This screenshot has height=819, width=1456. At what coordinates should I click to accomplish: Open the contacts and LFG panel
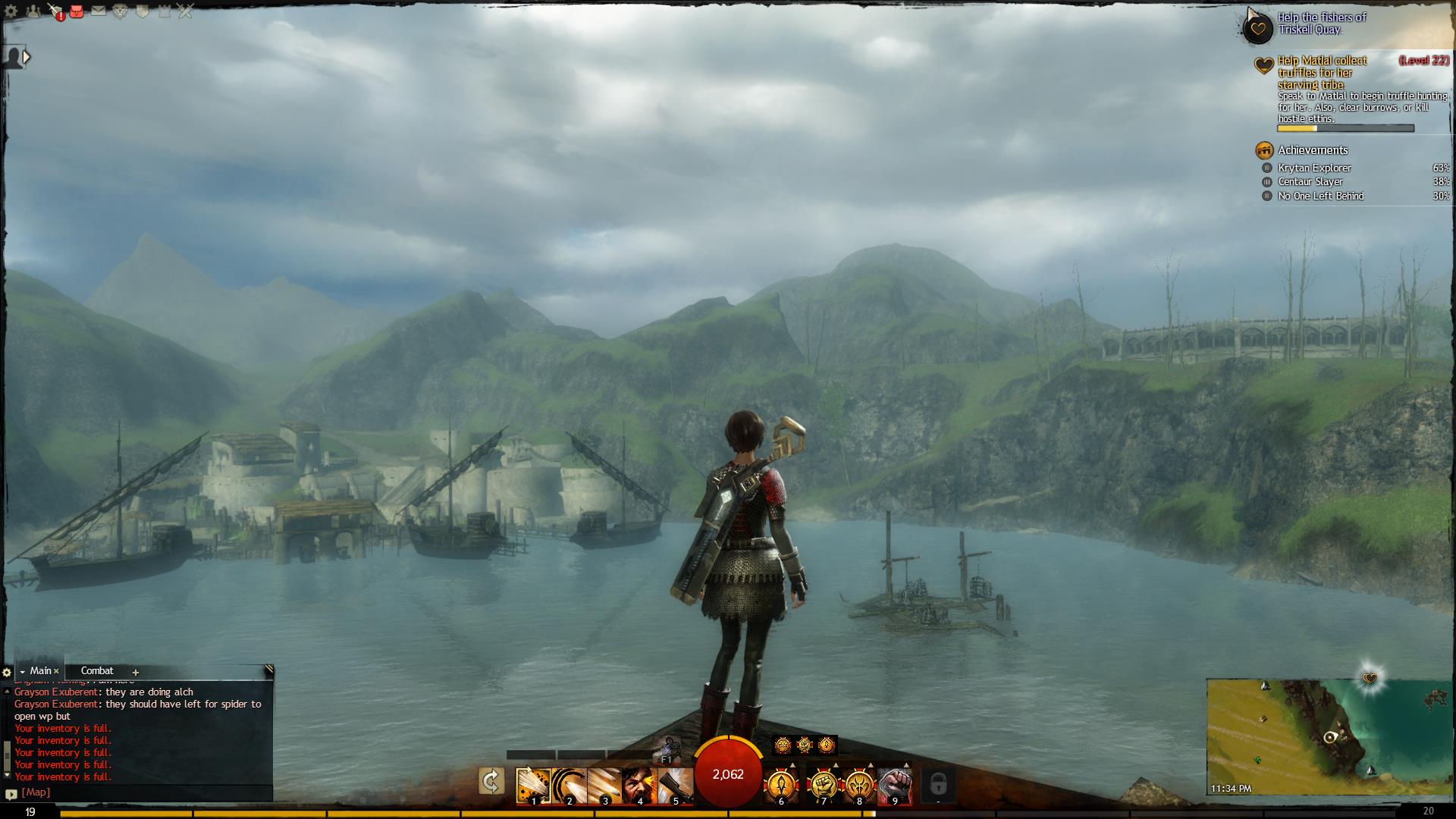(x=33, y=11)
